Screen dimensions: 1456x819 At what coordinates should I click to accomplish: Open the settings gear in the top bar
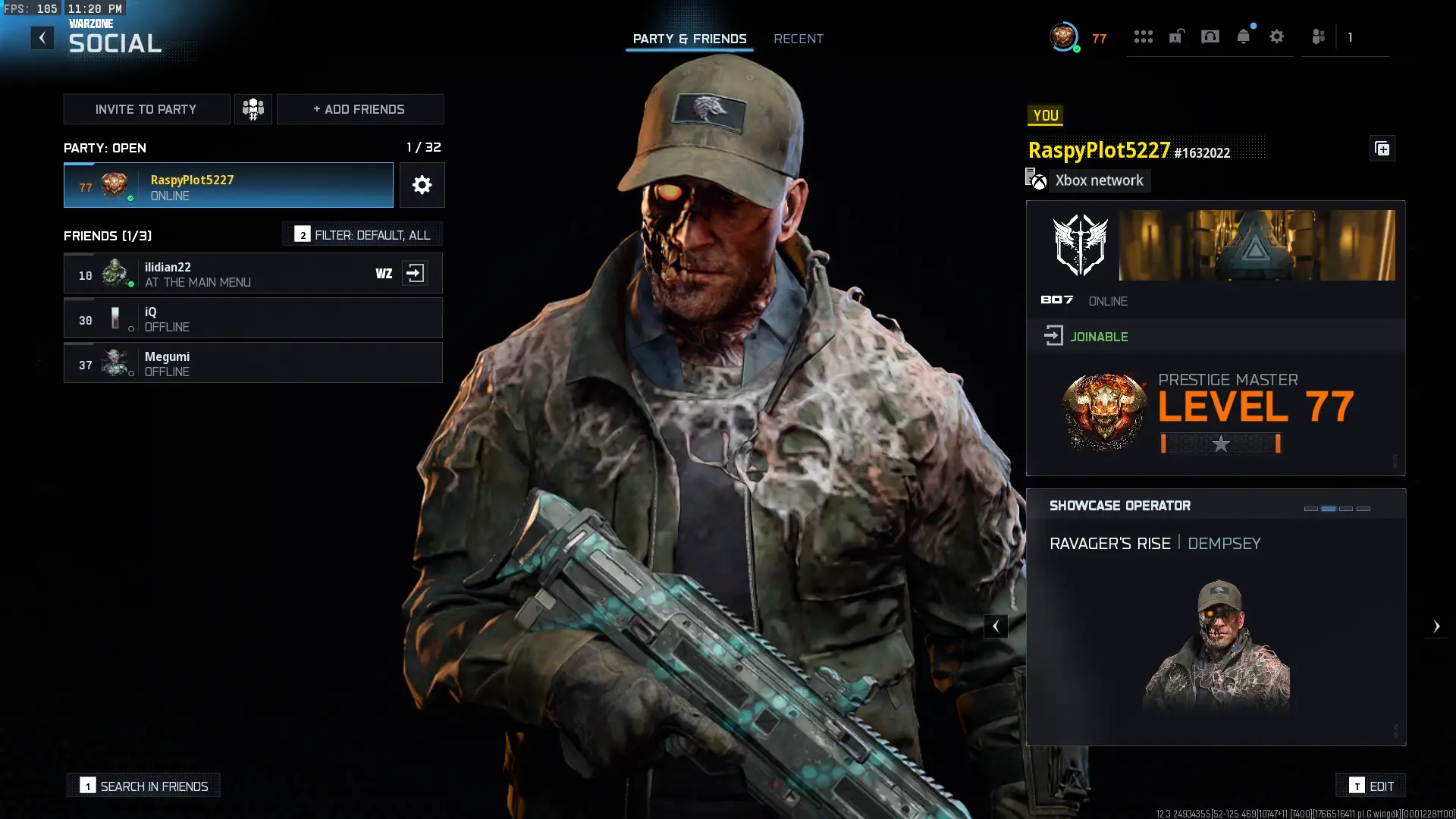click(1277, 36)
